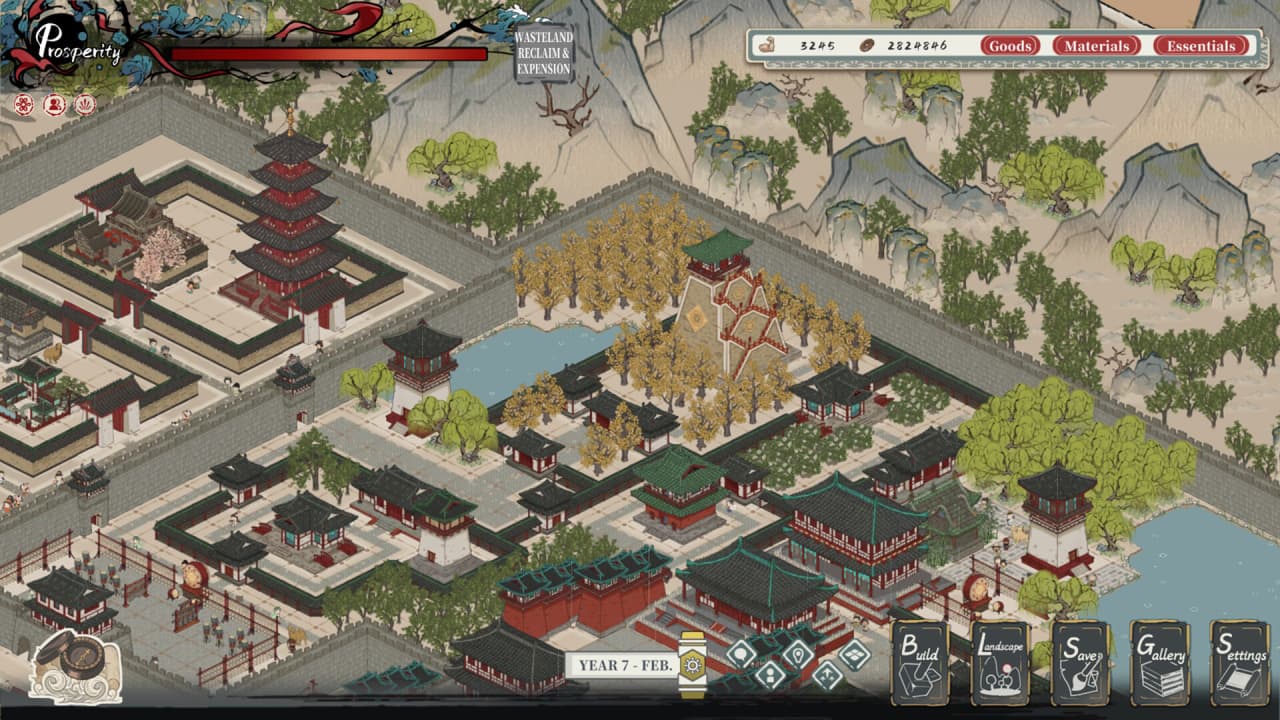
Task: Open Wasteland Reclaim & Expansion
Action: 543,53
